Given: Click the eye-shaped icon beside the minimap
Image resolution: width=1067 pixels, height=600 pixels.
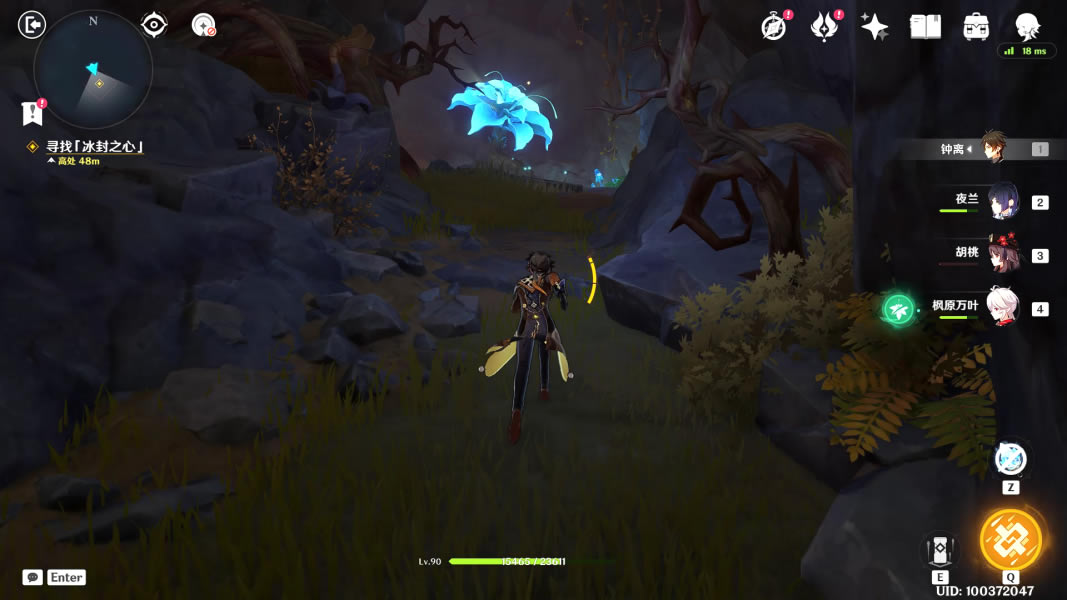Looking at the screenshot, I should 154,24.
